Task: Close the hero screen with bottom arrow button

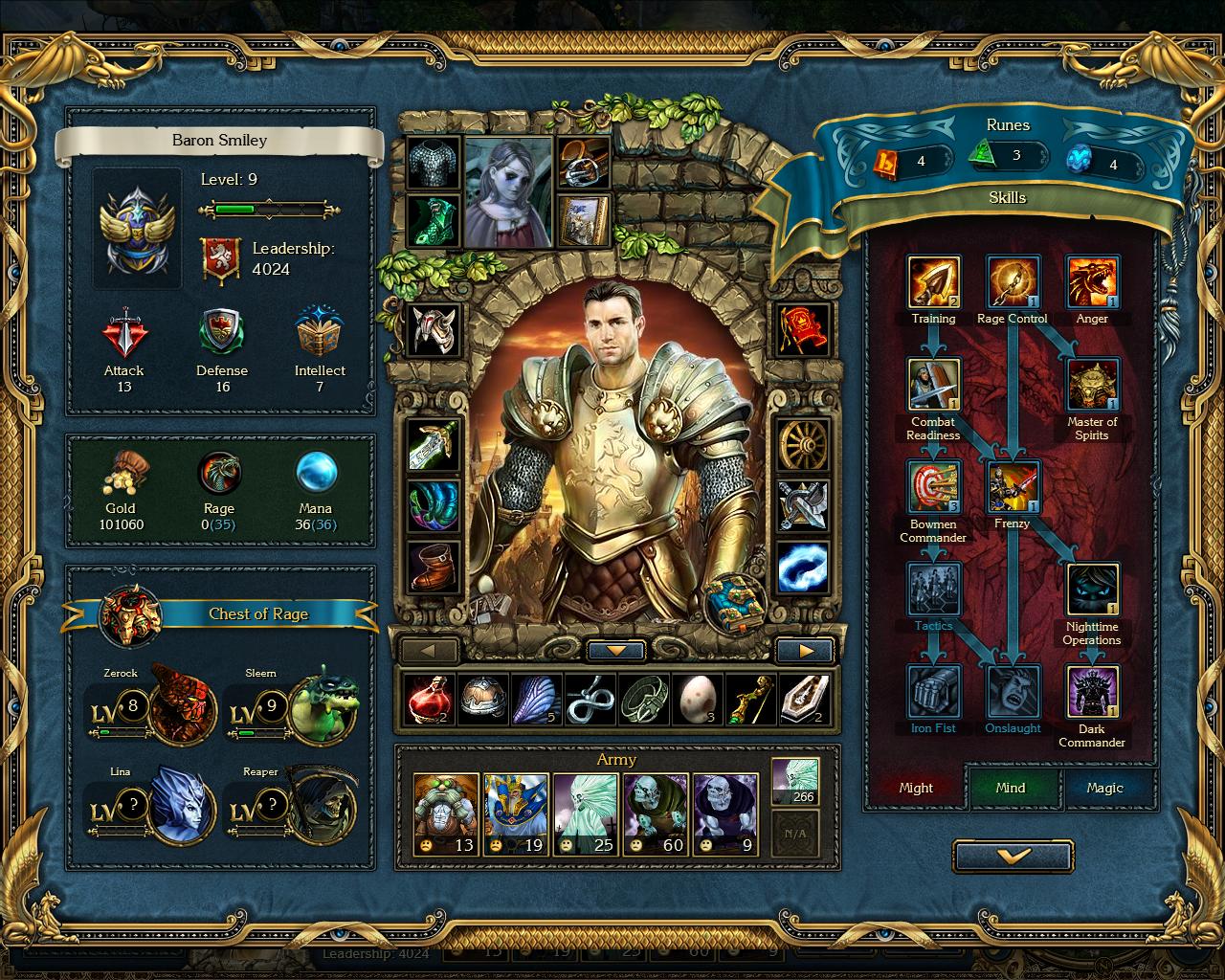Action: click(x=1013, y=857)
